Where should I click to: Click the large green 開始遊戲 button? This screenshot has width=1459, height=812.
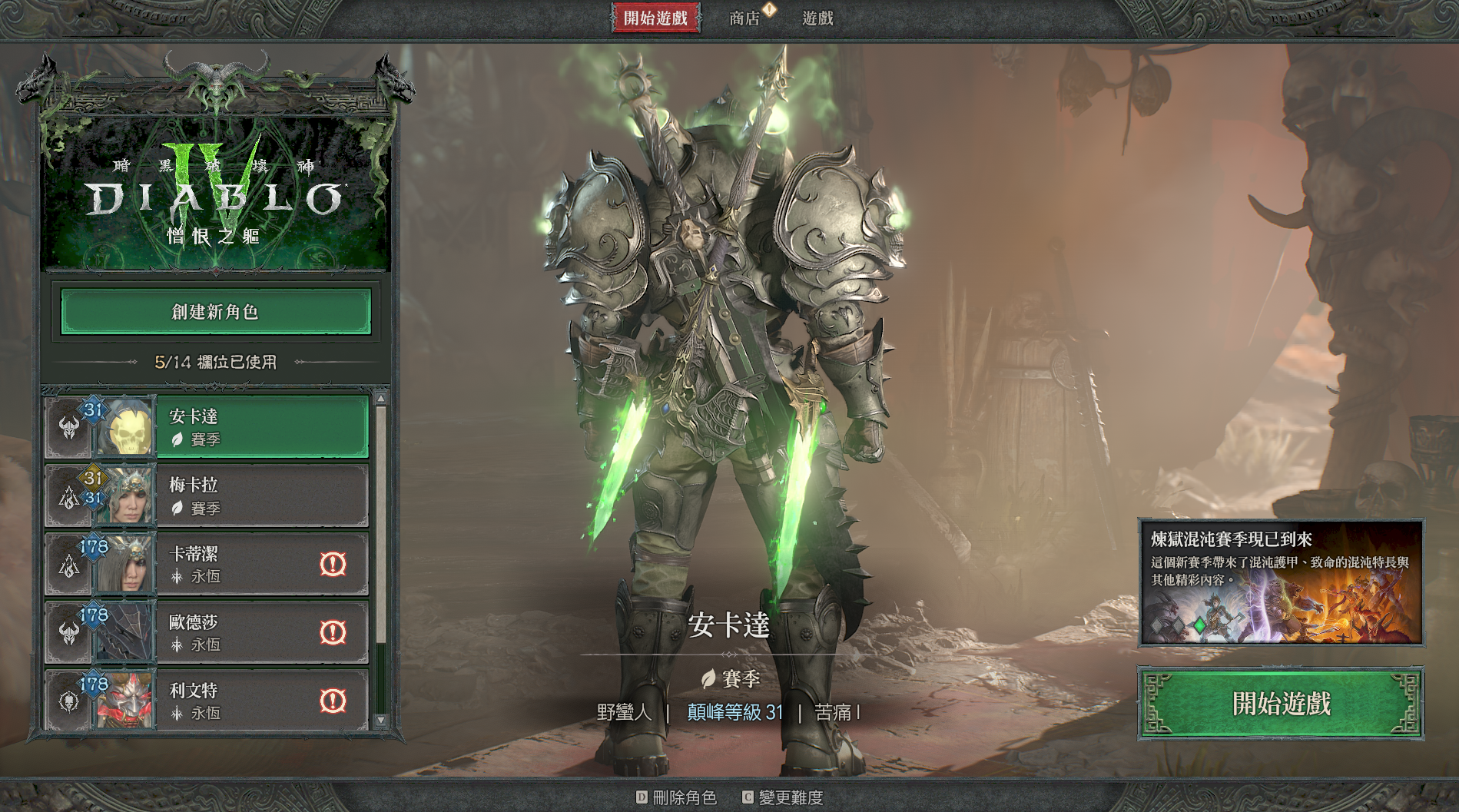click(x=1281, y=704)
